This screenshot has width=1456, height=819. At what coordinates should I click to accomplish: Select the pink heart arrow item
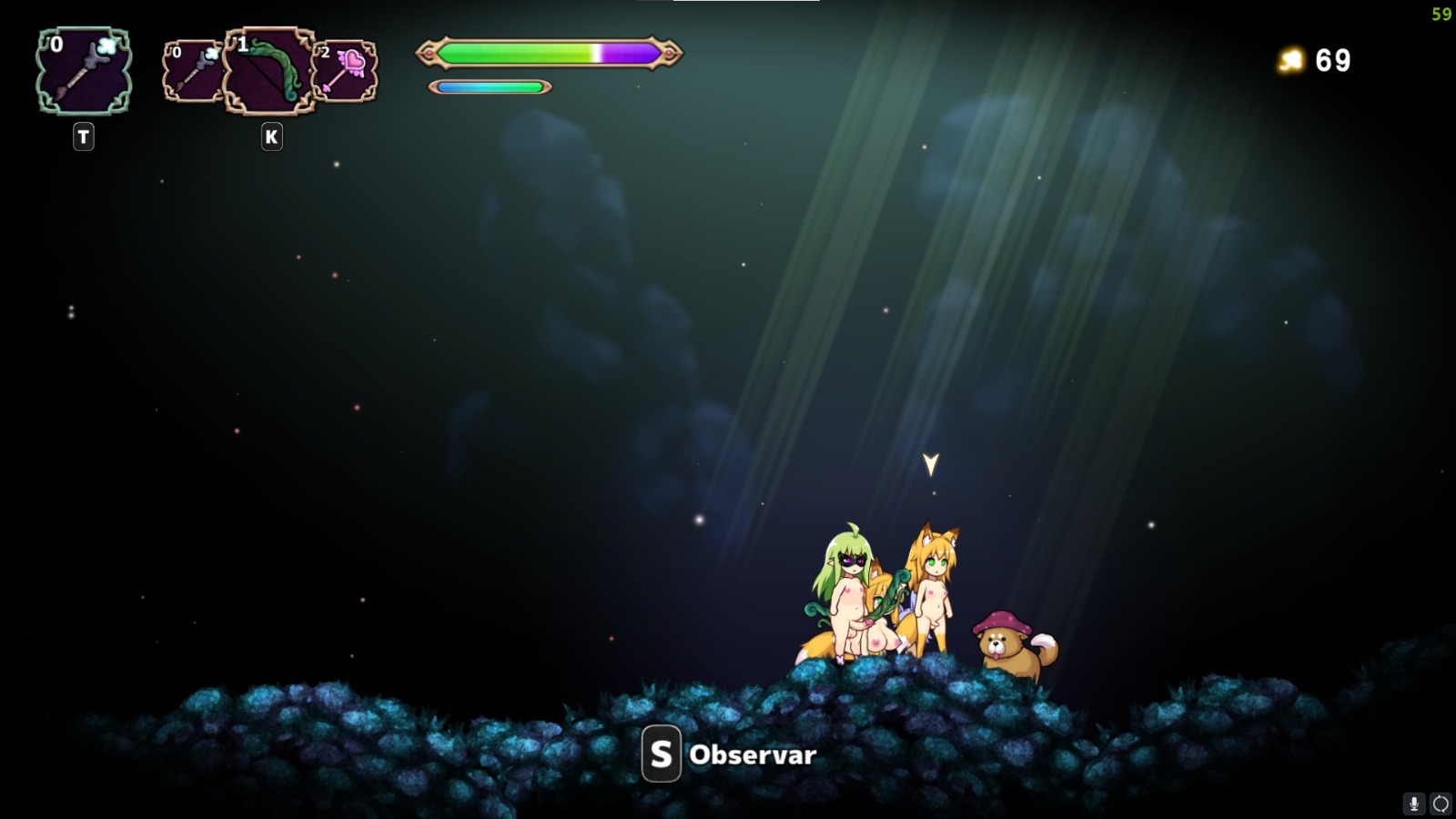pyautogui.click(x=344, y=68)
